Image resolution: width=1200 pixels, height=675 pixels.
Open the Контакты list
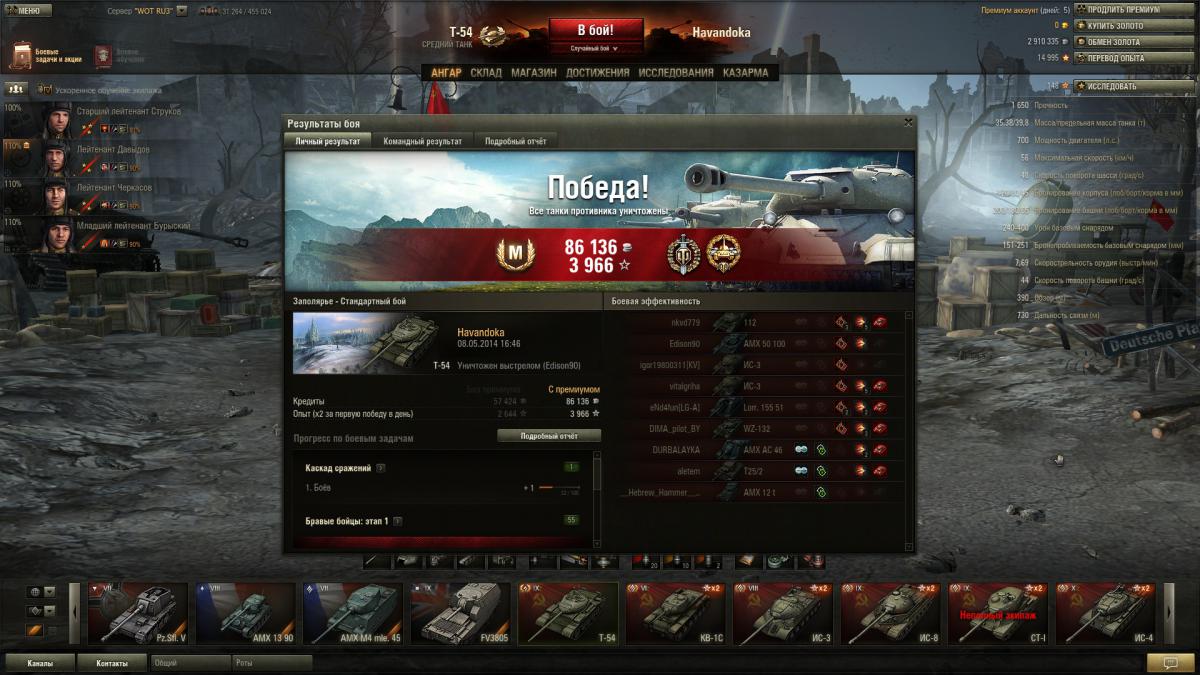(112, 662)
